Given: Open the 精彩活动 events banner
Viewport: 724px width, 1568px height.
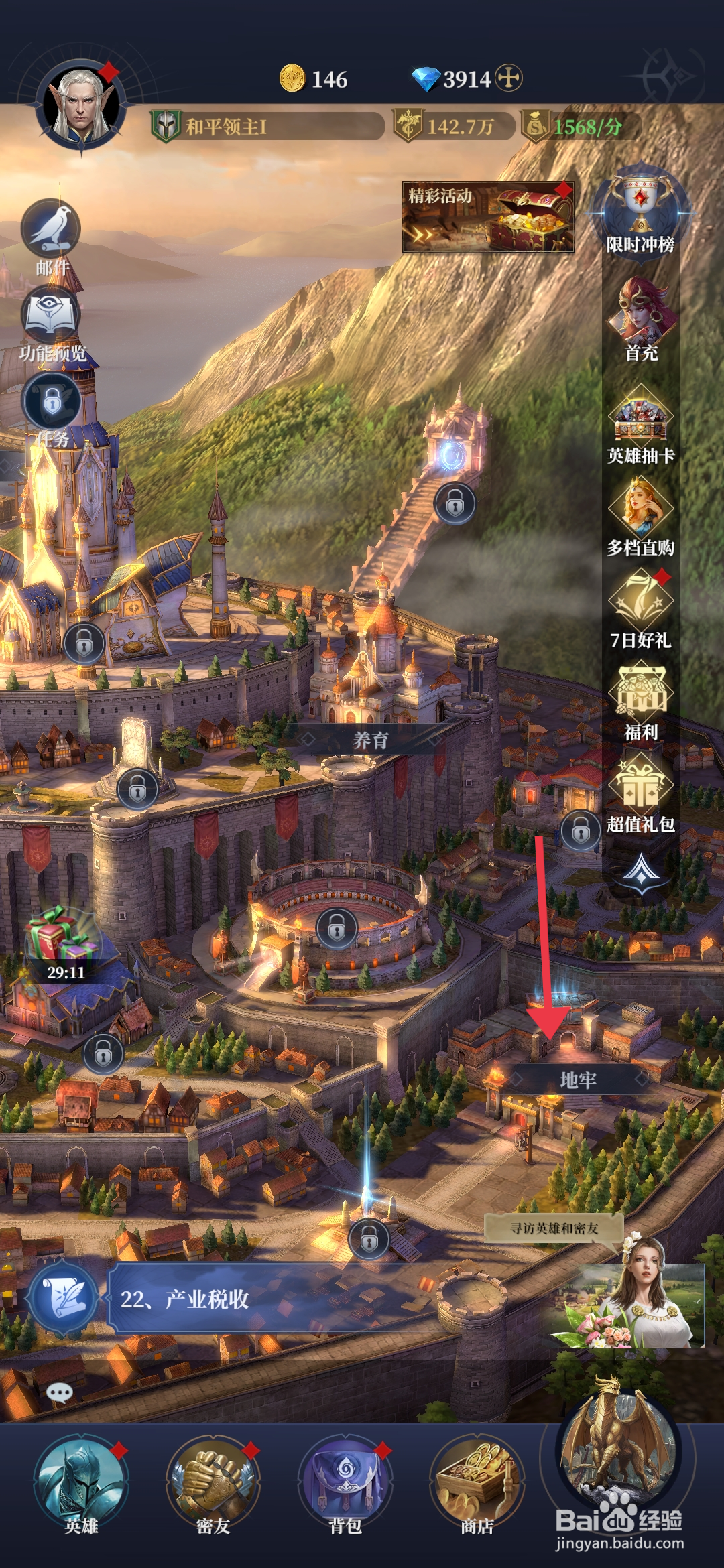Looking at the screenshot, I should pyautogui.click(x=487, y=217).
